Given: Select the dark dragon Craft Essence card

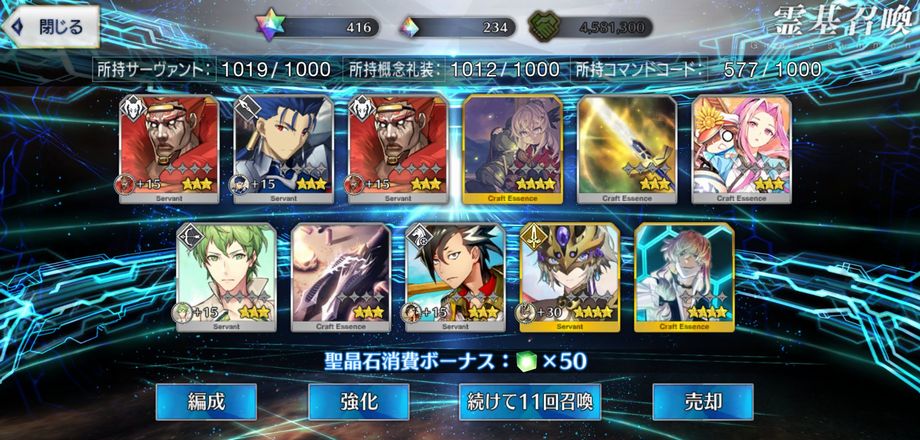Looking at the screenshot, I should (341, 277).
